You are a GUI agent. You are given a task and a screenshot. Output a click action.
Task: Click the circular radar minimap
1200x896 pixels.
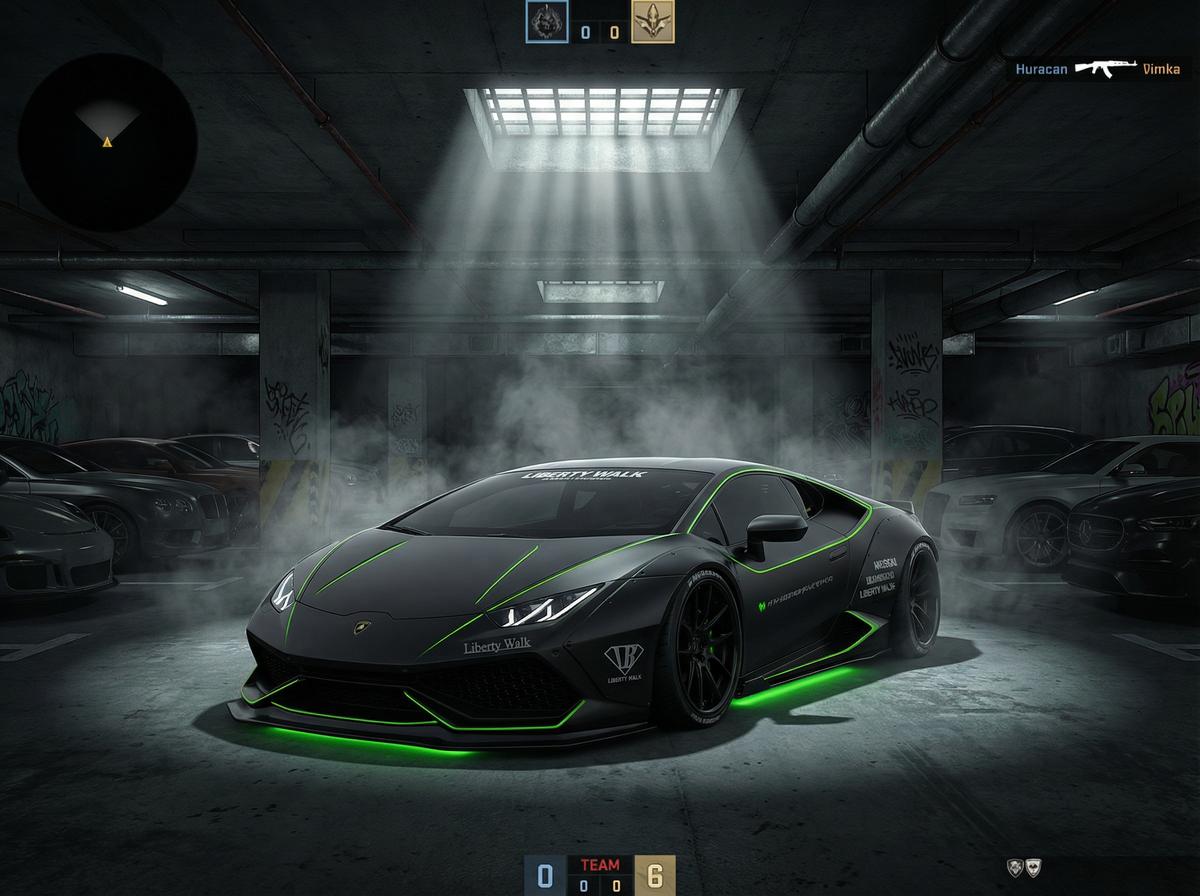[x=107, y=142]
